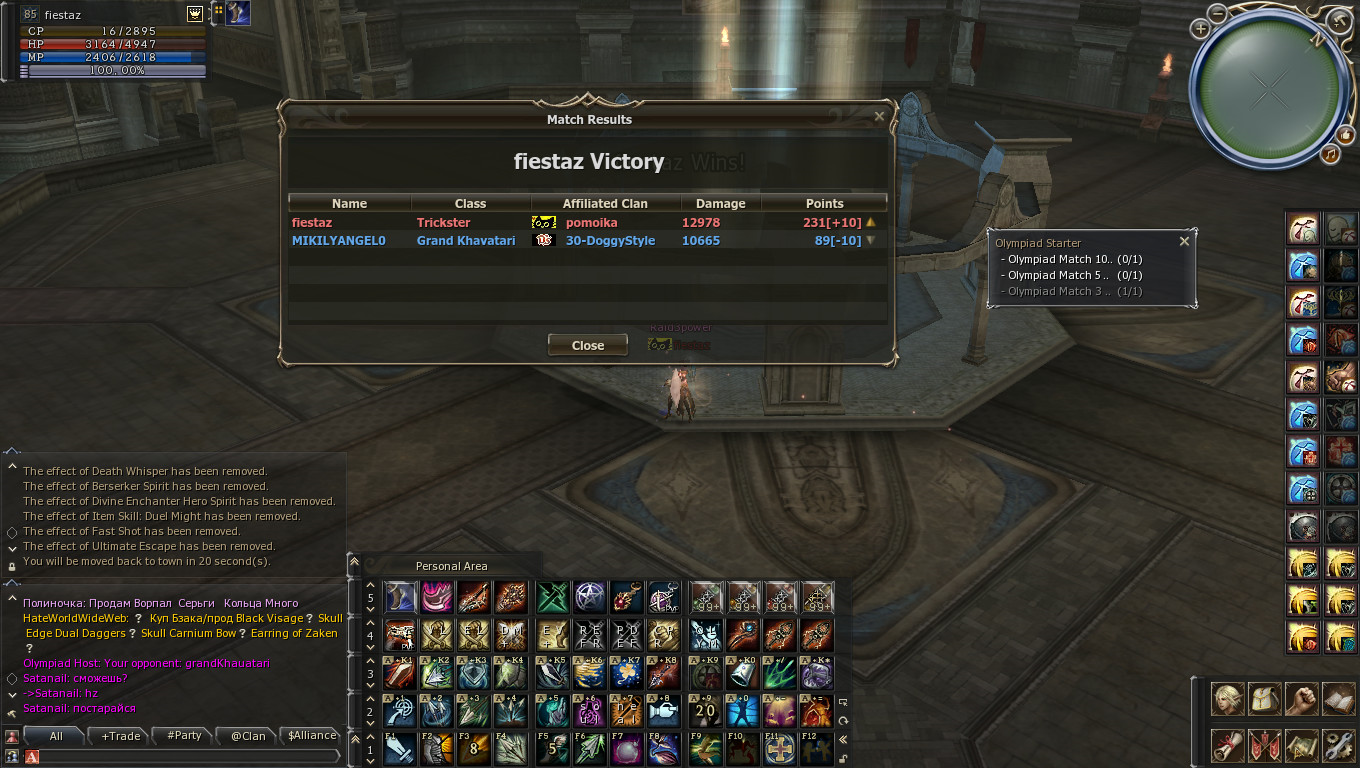Zoom in the minimap with the plus button
1360x768 pixels.
(1201, 29)
